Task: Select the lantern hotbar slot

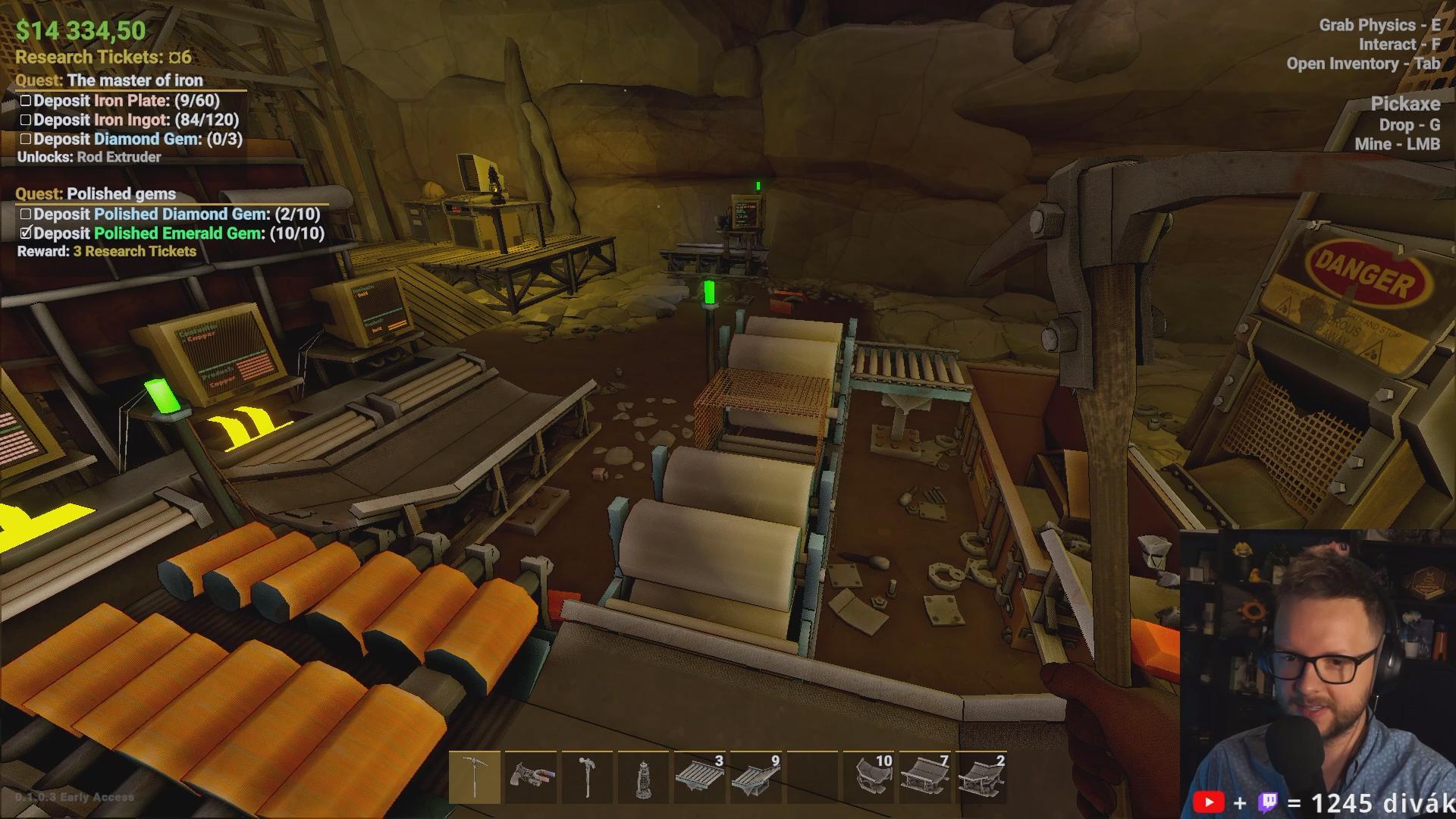Action: point(643,777)
